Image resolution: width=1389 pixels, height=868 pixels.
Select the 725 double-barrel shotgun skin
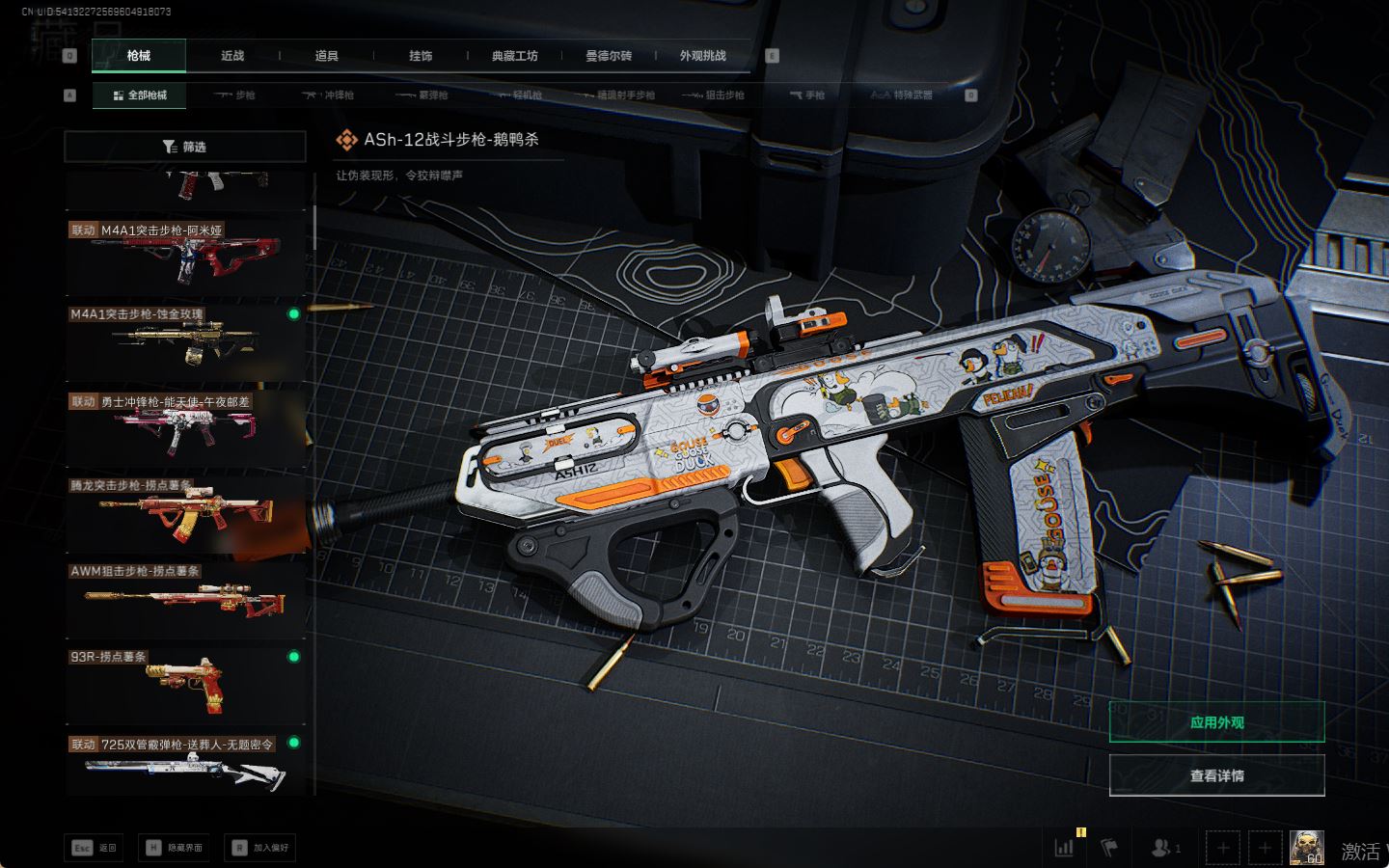(x=185, y=764)
